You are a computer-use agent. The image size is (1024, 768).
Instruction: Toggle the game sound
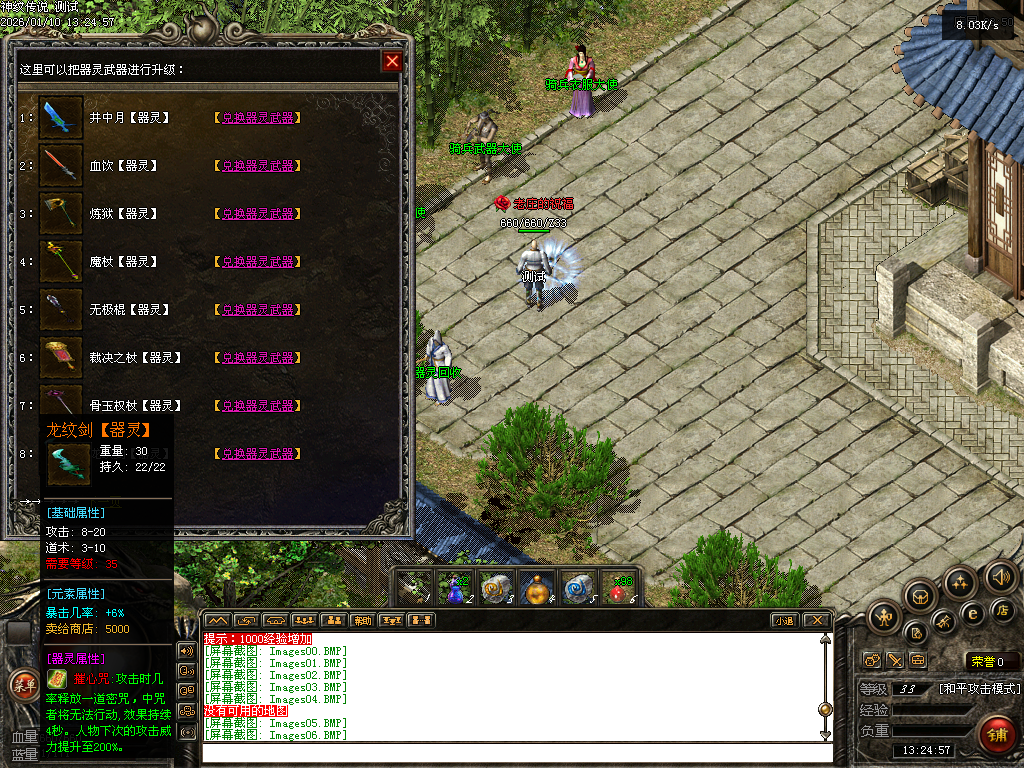1000,577
